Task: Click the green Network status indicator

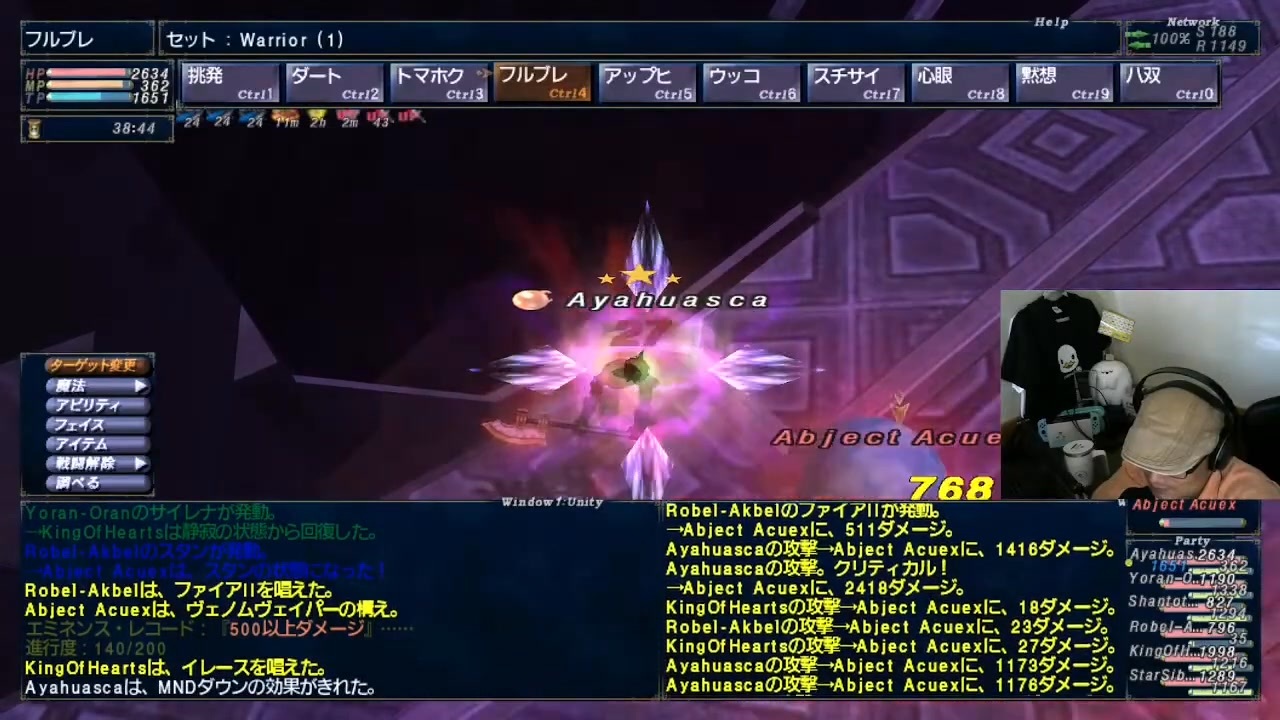Action: (1140, 38)
